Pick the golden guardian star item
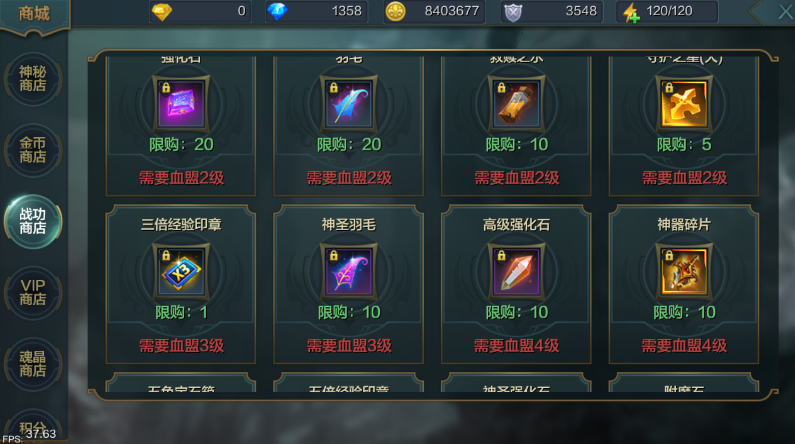The image size is (795, 444). tap(684, 103)
